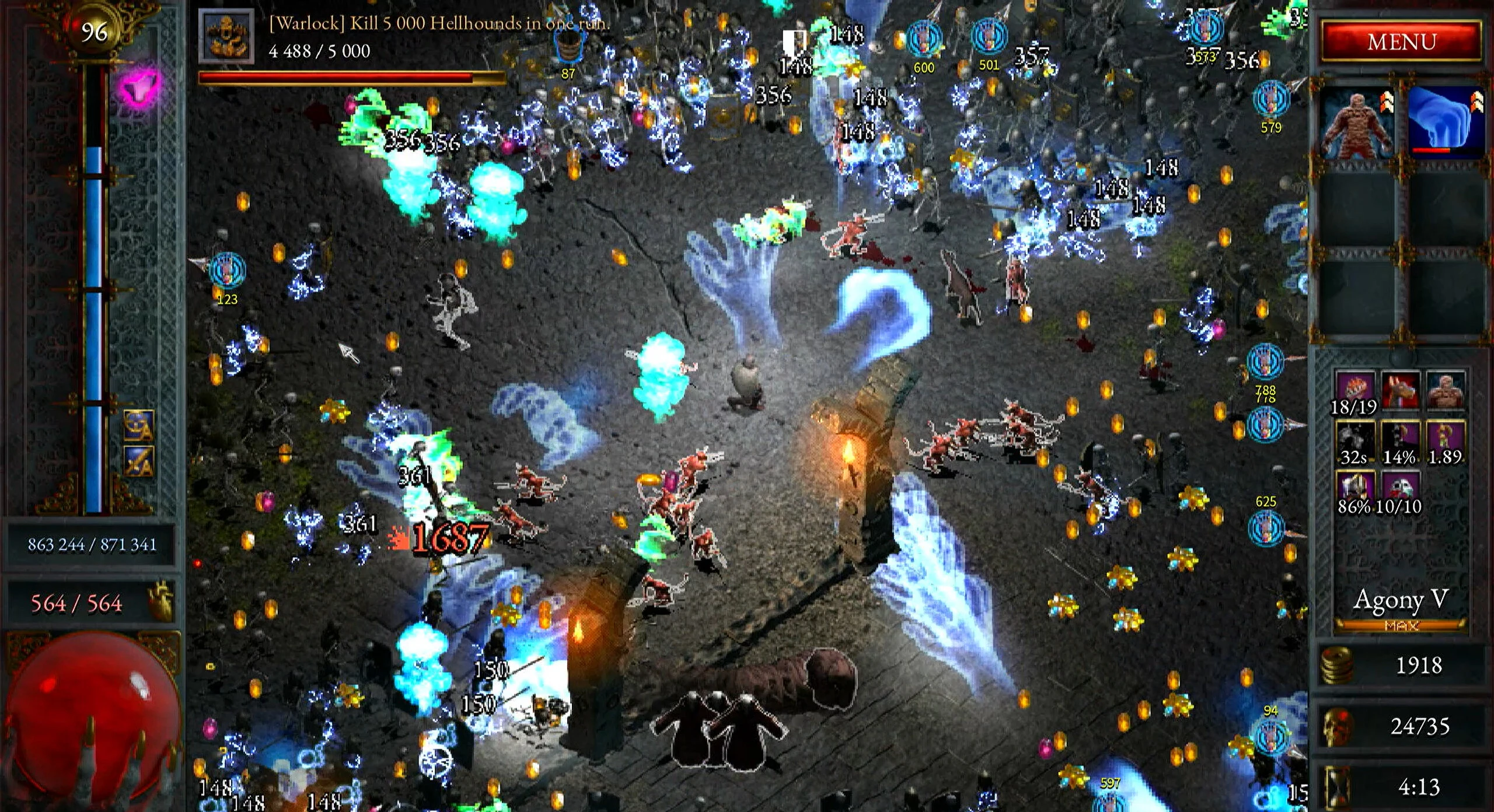The image size is (1494, 812).
Task: Toggle the auto-aim icon beside experience bar
Action: coord(139,426)
